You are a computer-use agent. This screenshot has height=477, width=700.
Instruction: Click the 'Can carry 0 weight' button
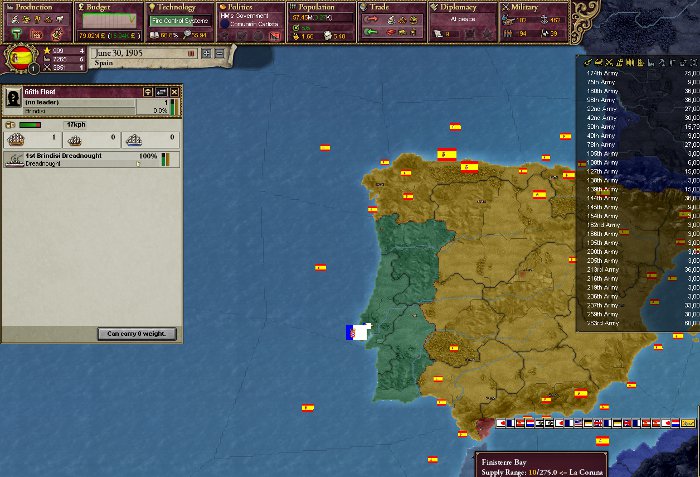pos(137,333)
